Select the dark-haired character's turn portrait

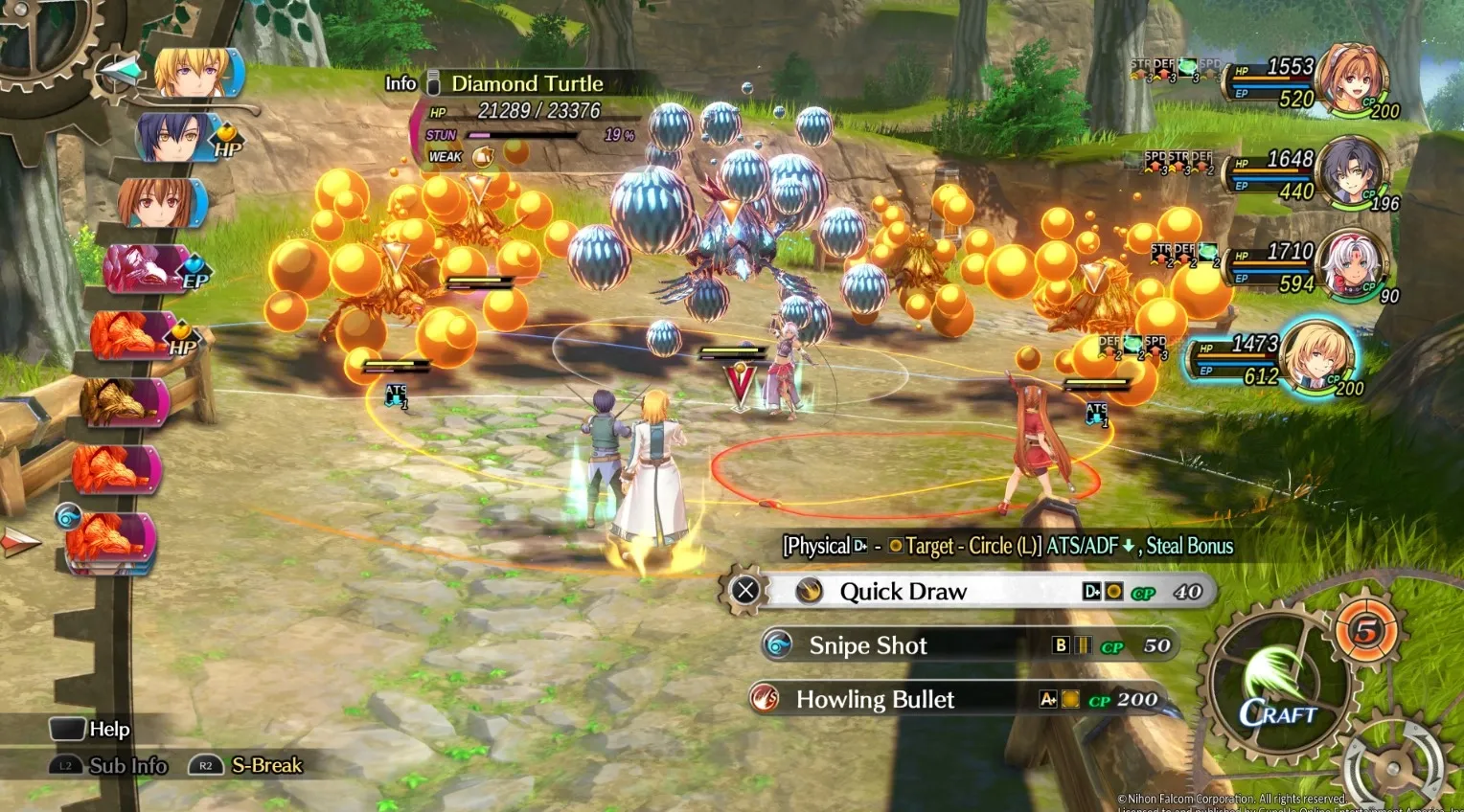tap(177, 137)
